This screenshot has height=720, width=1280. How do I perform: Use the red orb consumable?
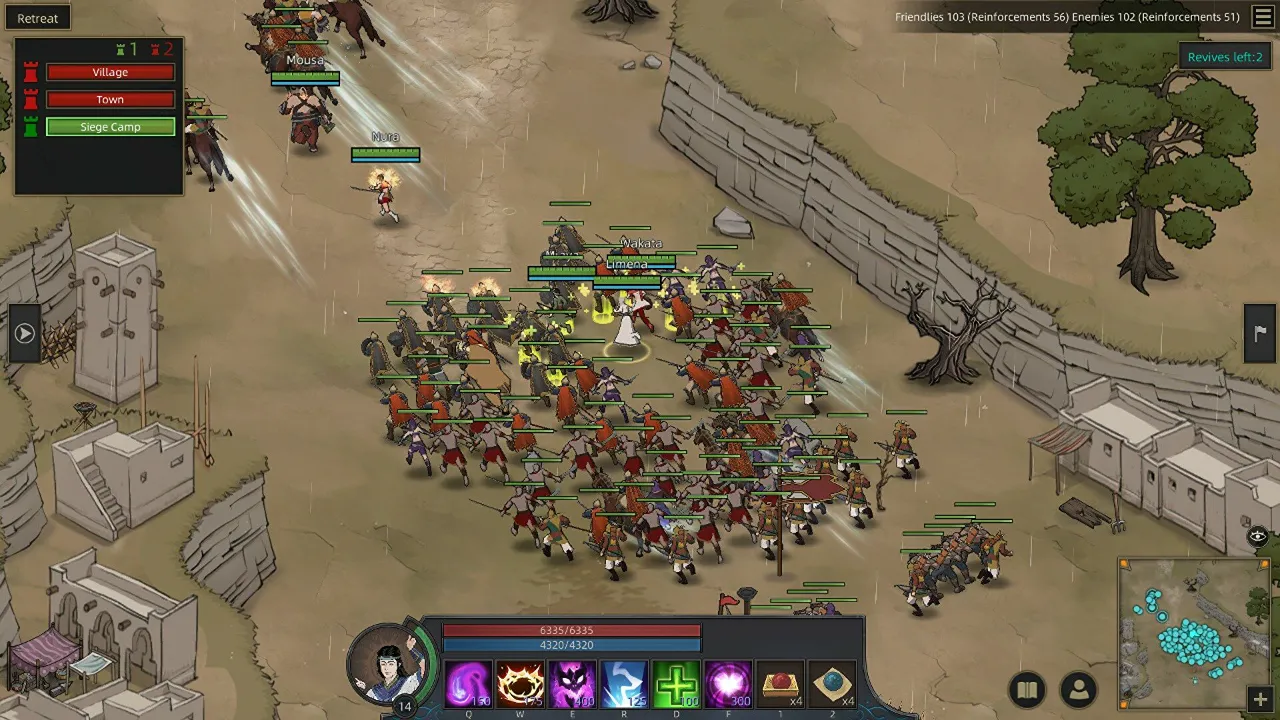tap(780, 685)
